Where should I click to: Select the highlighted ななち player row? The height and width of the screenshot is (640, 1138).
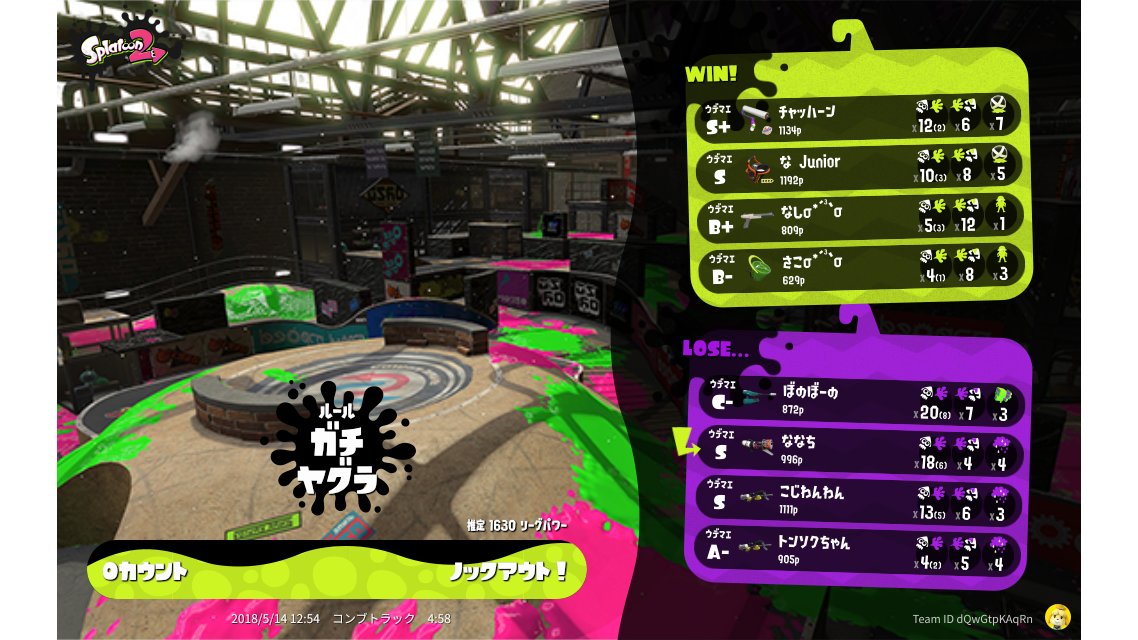859,450
